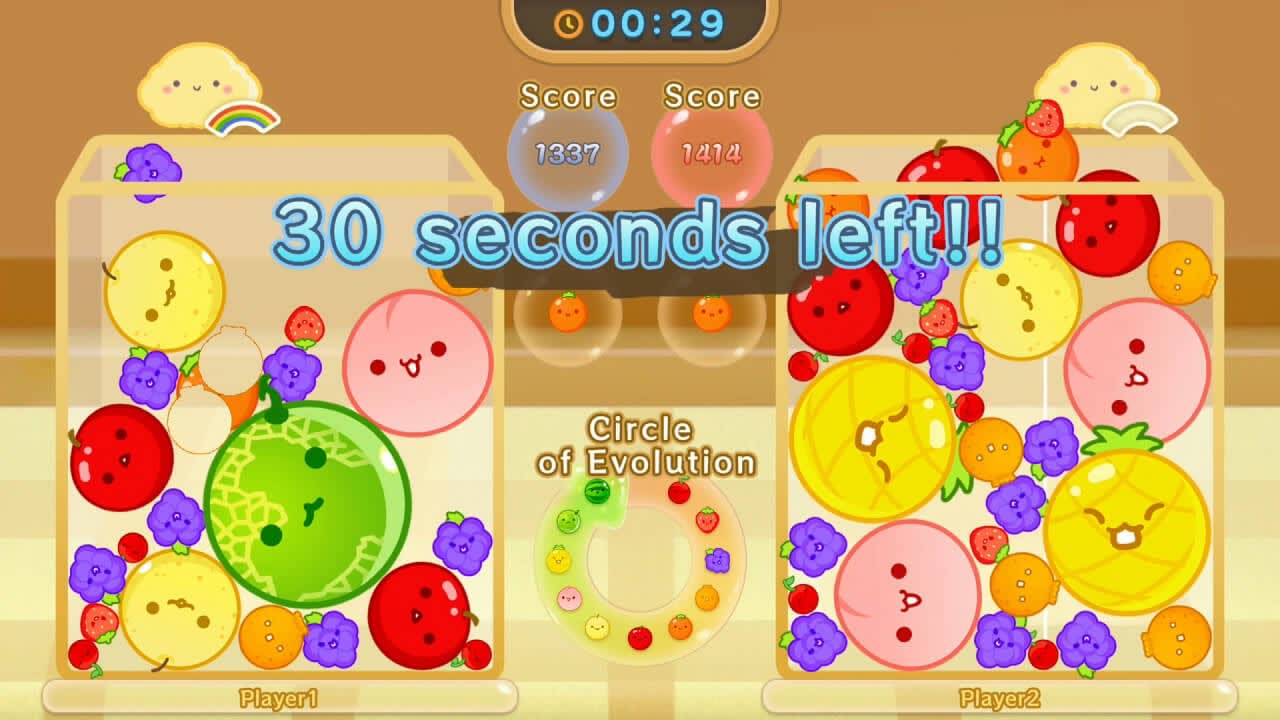The width and height of the screenshot is (1280, 720).
Task: Click the orange in Player2's next-fruit bubble
Action: pyautogui.click(x=710, y=315)
